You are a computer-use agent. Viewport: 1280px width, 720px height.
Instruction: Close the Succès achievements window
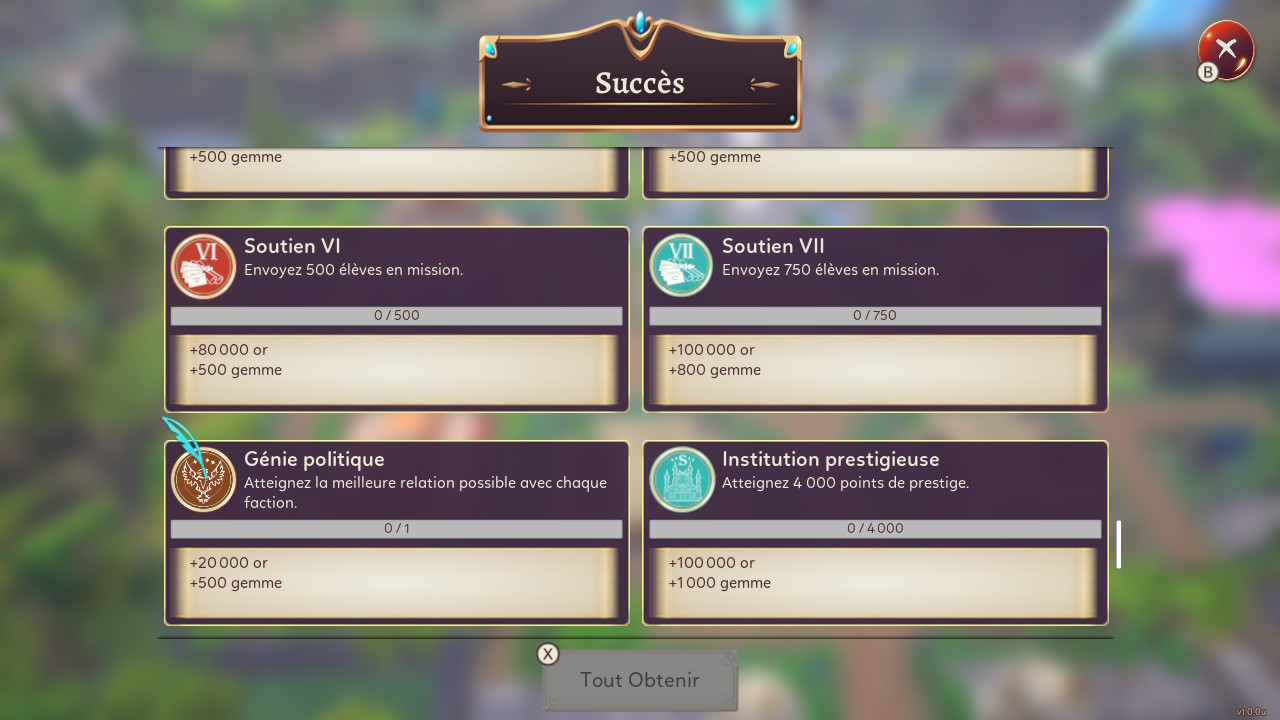click(1226, 50)
